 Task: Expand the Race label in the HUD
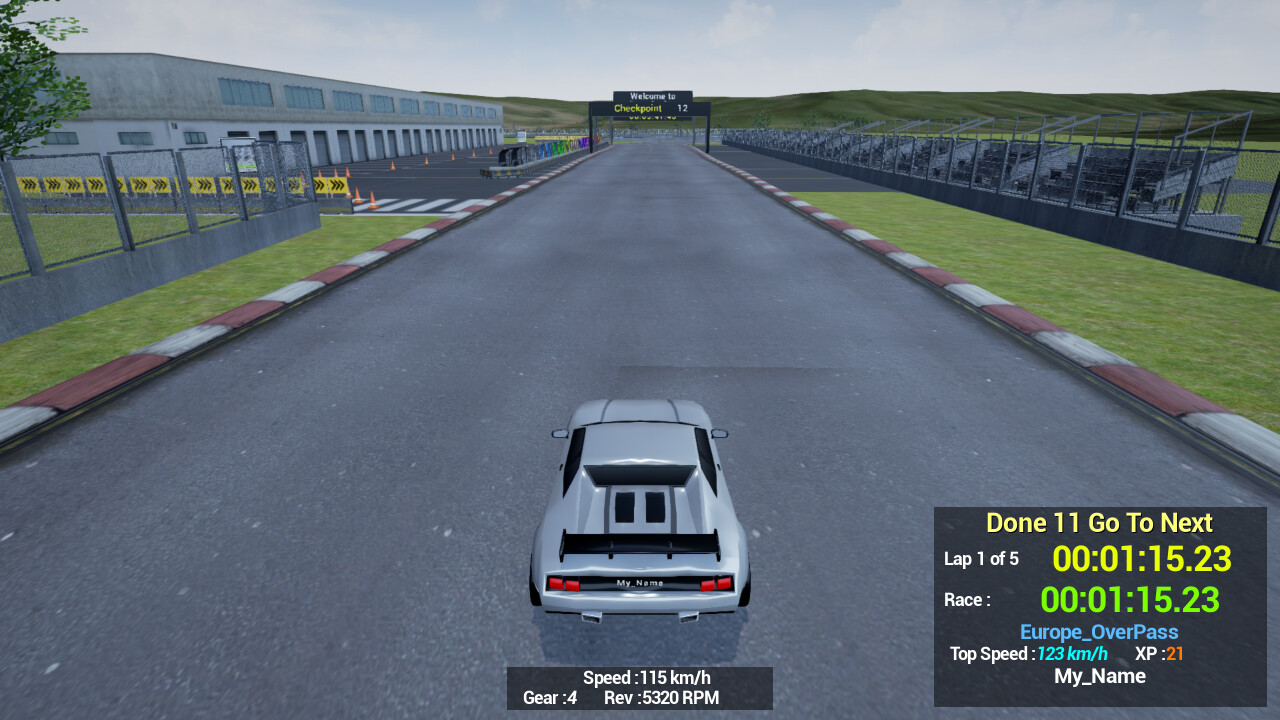click(966, 599)
